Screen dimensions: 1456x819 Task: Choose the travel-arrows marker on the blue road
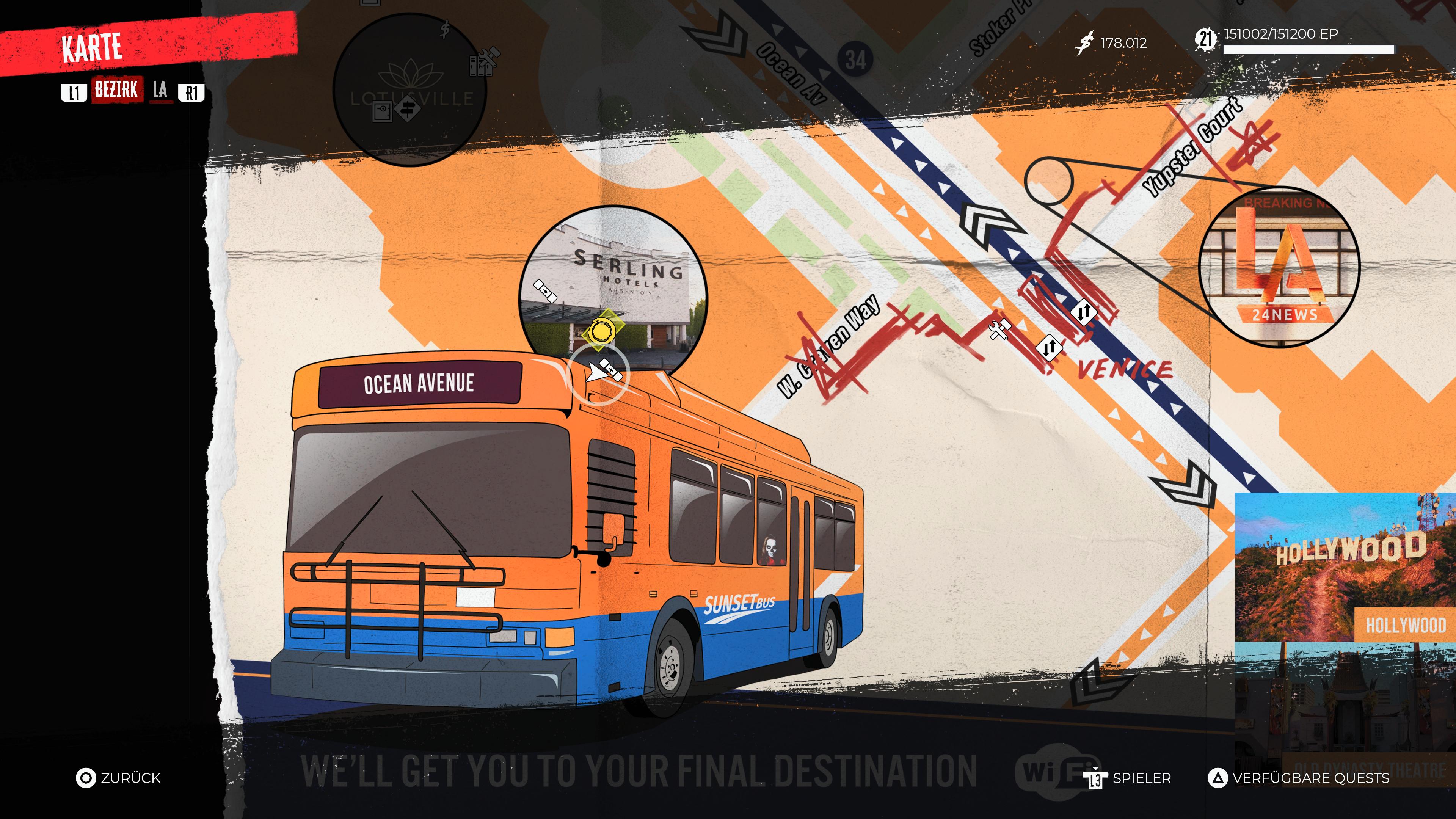1084,311
